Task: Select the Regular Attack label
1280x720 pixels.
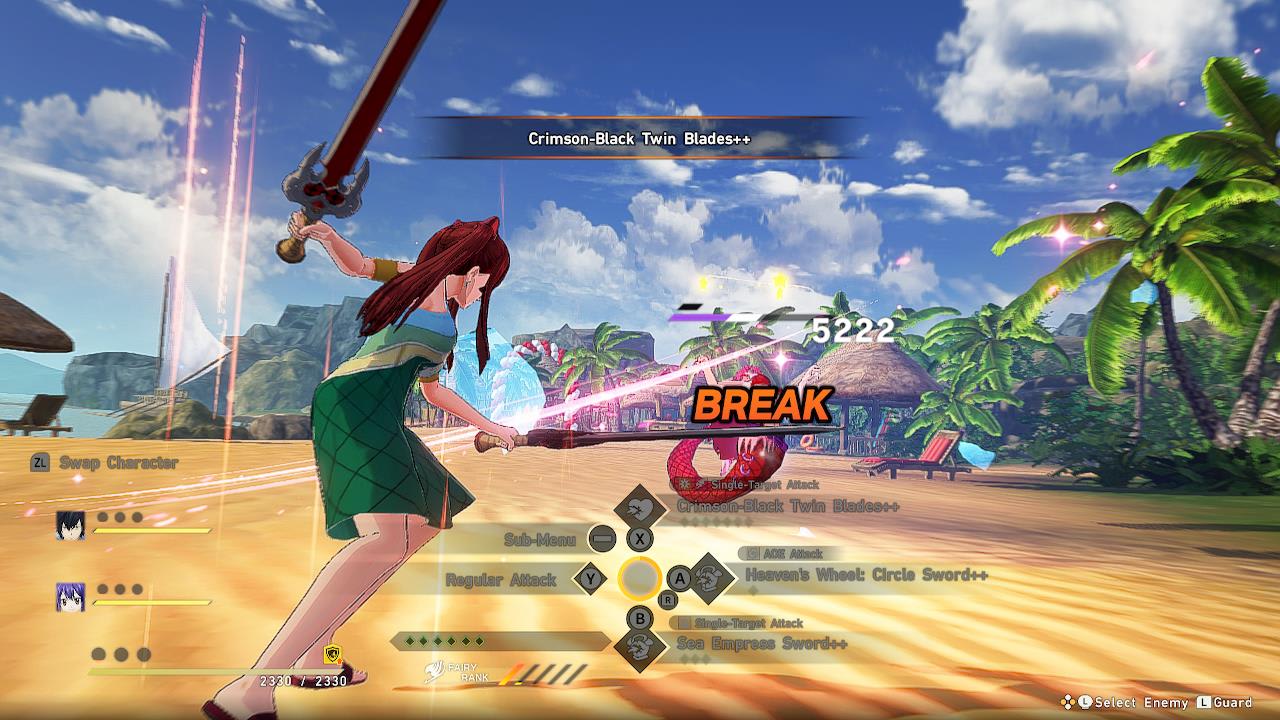Action: coord(502,578)
